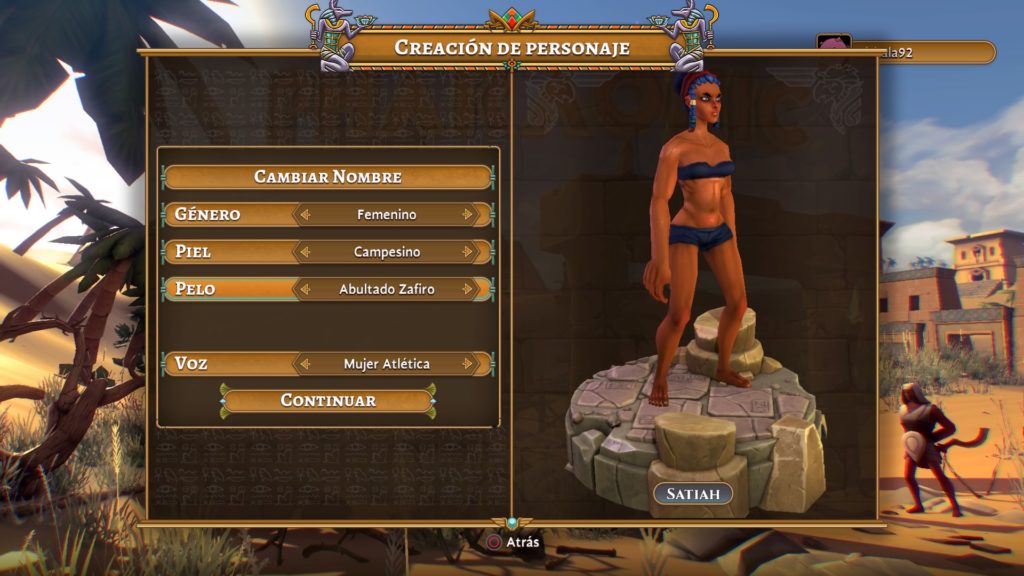Choose previous Voz voice option
Screen dimensions: 1024x576
[x=307, y=364]
